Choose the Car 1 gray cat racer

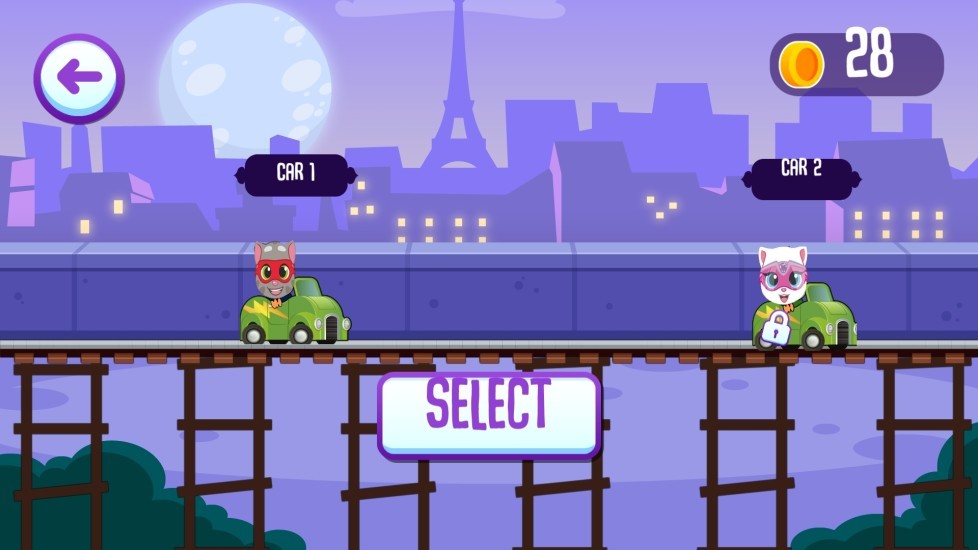(x=293, y=297)
